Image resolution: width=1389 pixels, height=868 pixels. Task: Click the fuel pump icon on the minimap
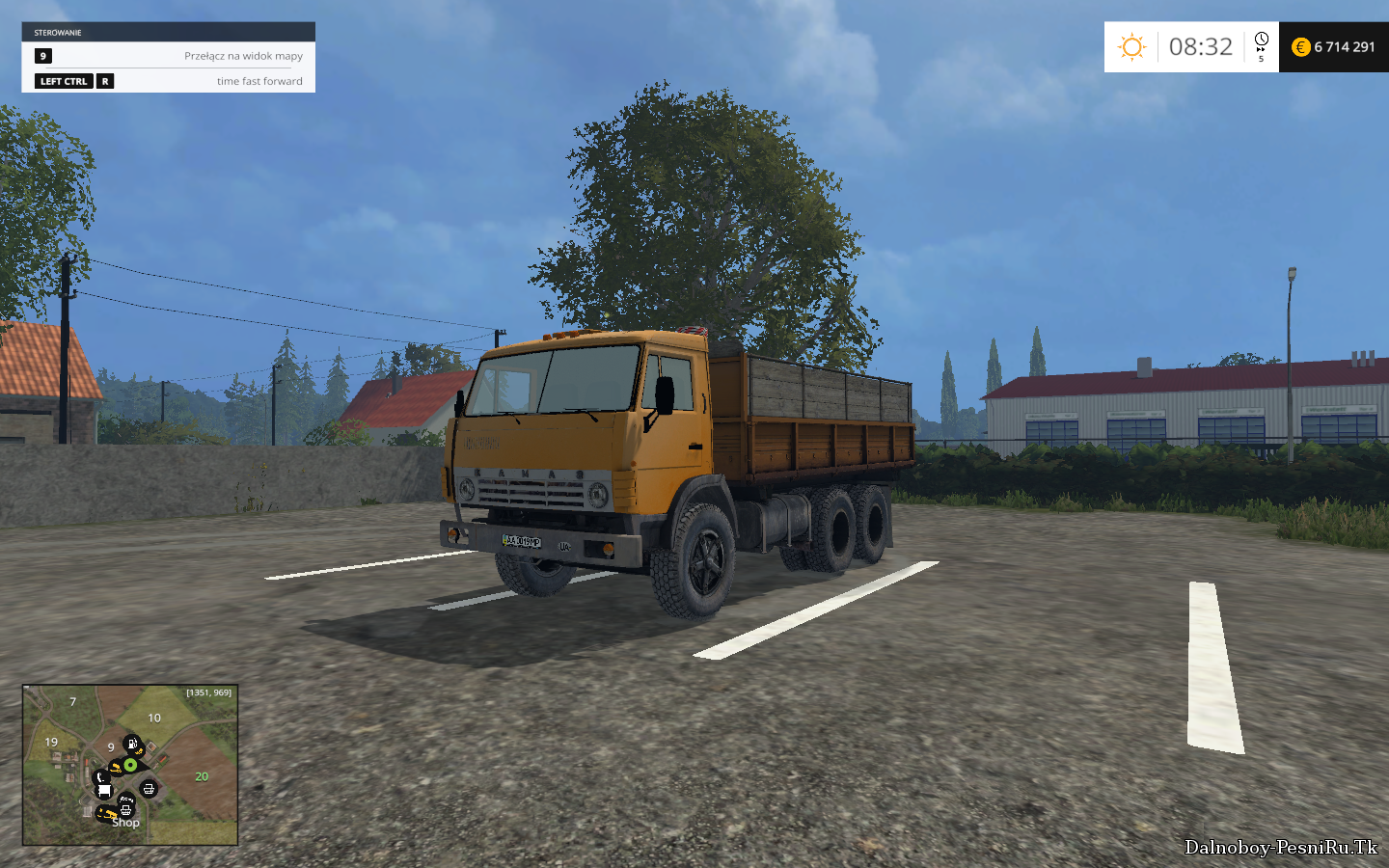tap(132, 744)
